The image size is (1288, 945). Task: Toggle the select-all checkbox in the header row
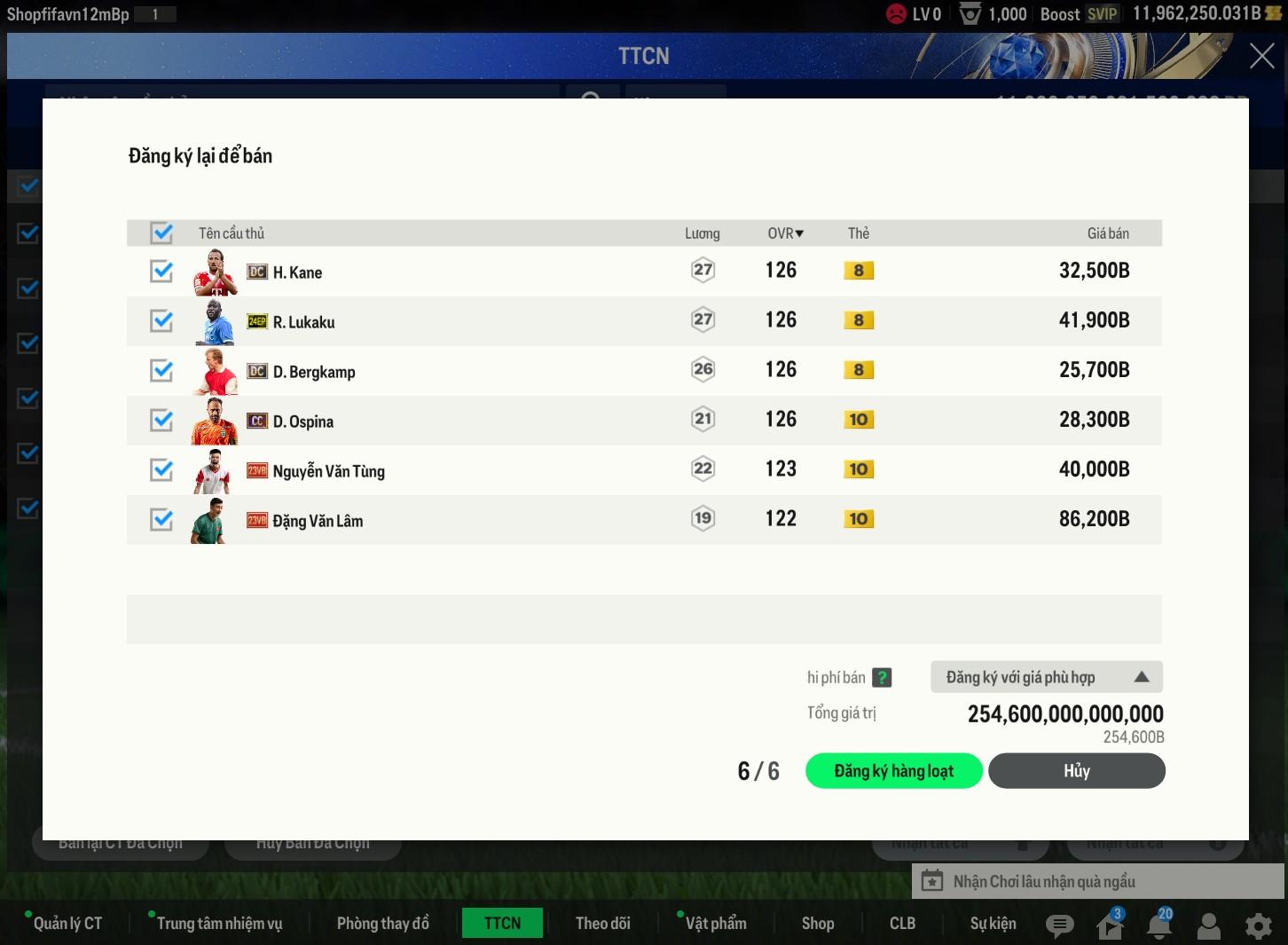pos(161,233)
